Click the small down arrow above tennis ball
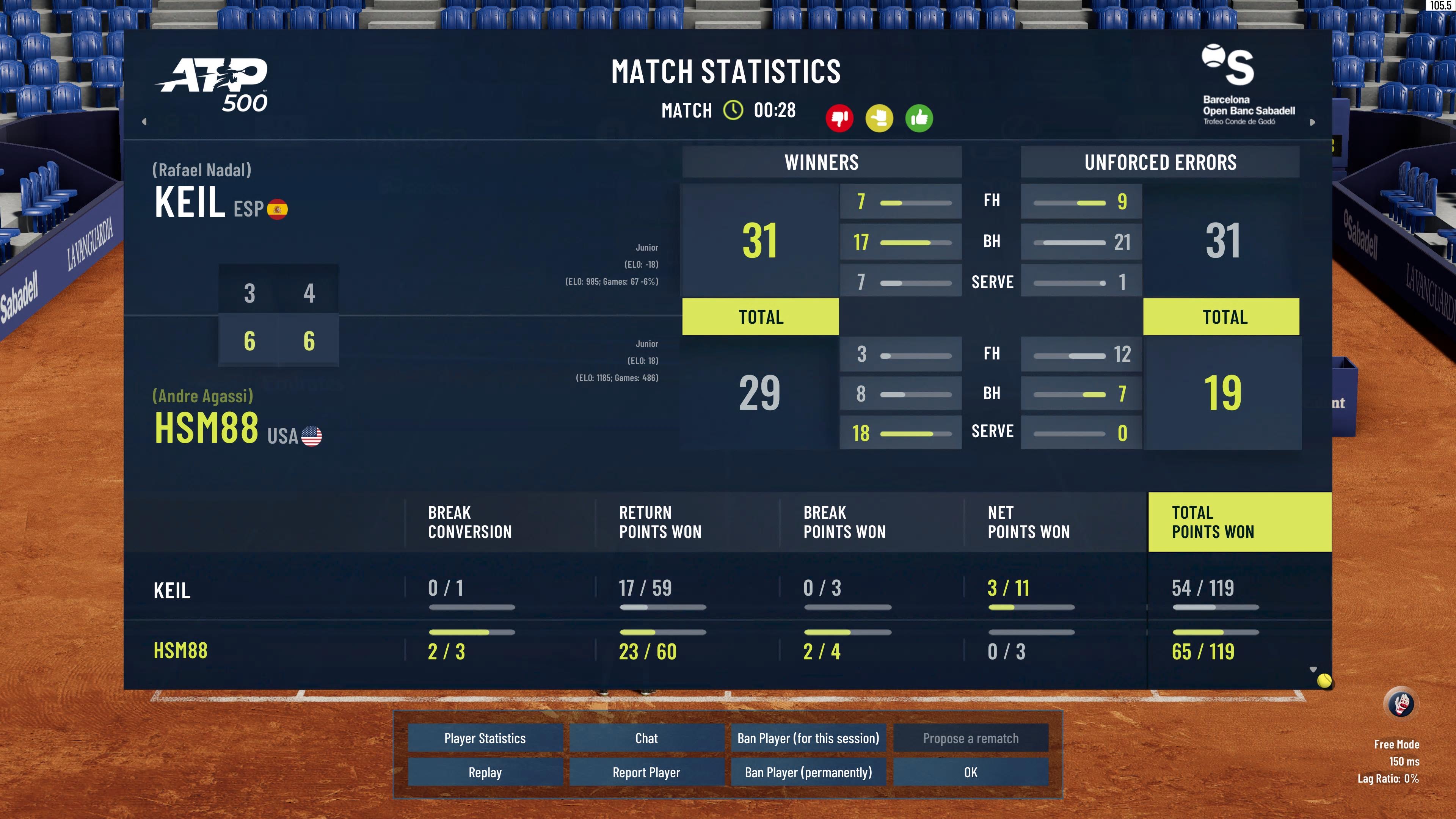 [1313, 669]
